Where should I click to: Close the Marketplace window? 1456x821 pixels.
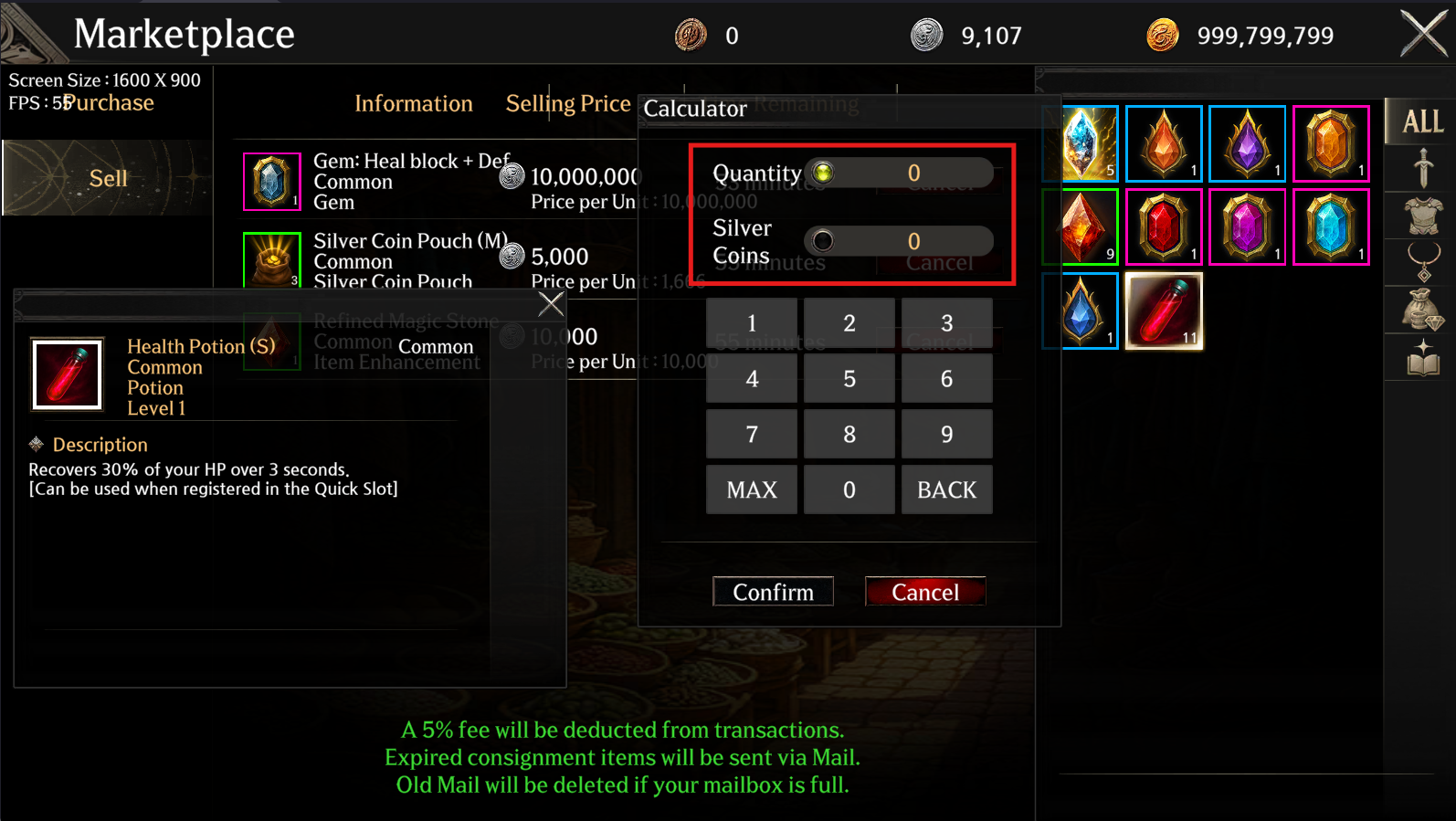click(x=1424, y=35)
